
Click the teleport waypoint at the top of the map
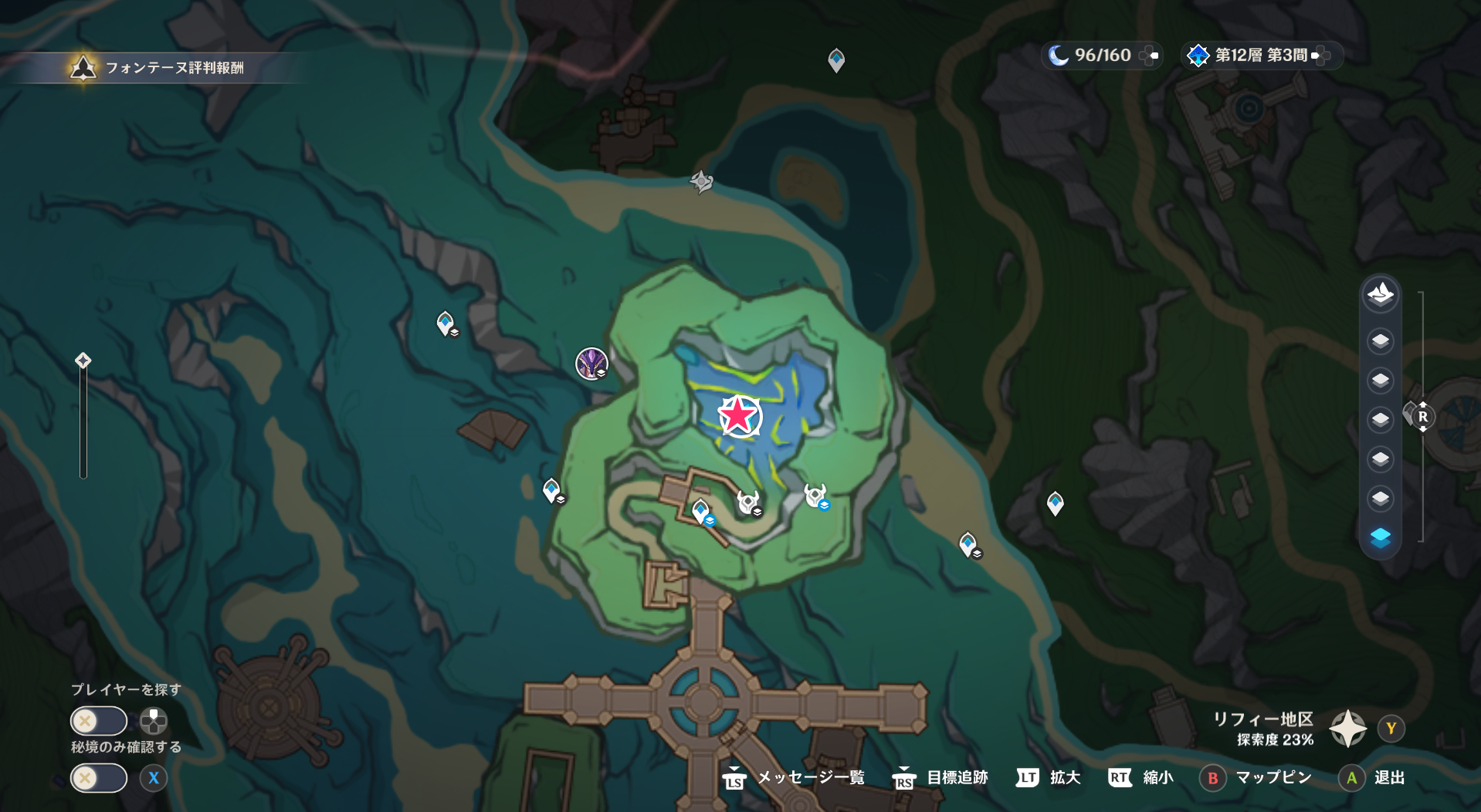[x=835, y=59]
